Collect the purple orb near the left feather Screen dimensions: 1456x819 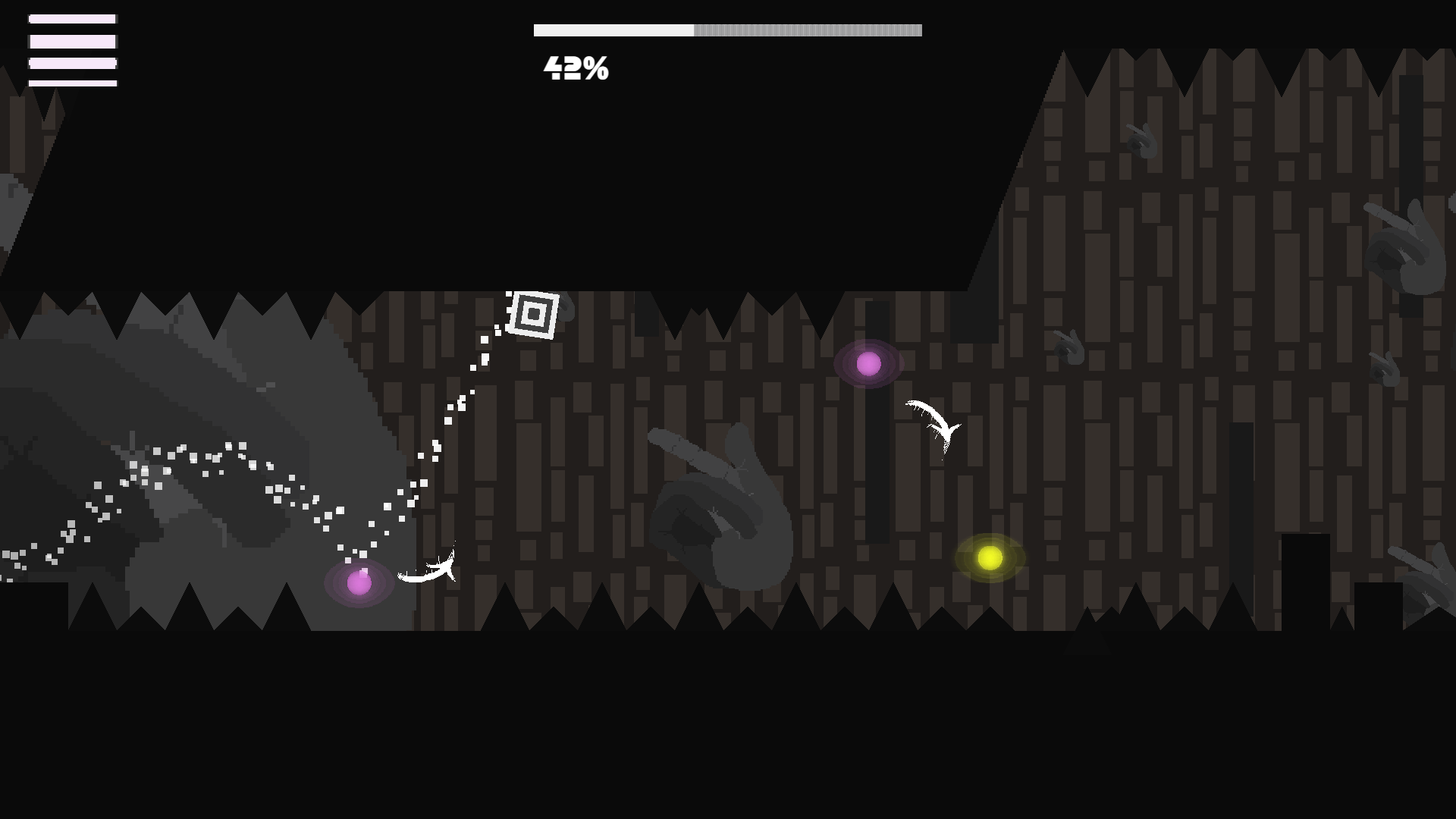coord(358,582)
